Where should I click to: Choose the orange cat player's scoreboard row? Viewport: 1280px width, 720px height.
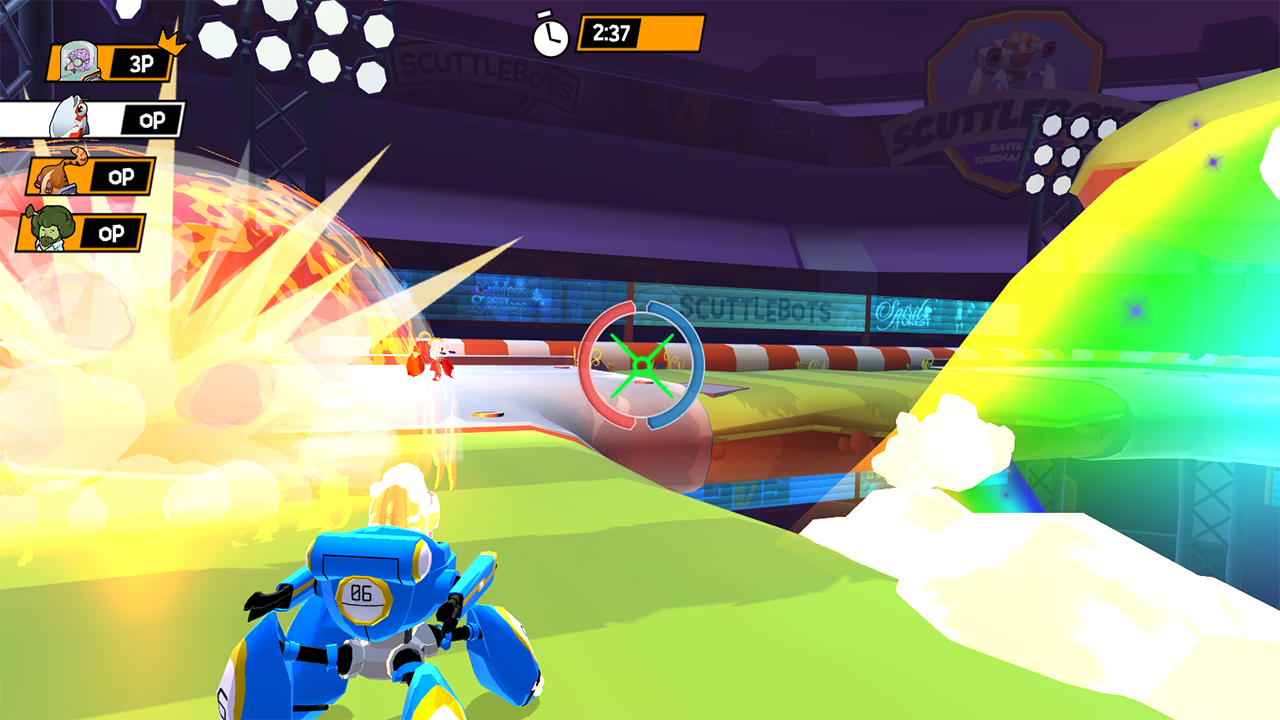(x=92, y=177)
